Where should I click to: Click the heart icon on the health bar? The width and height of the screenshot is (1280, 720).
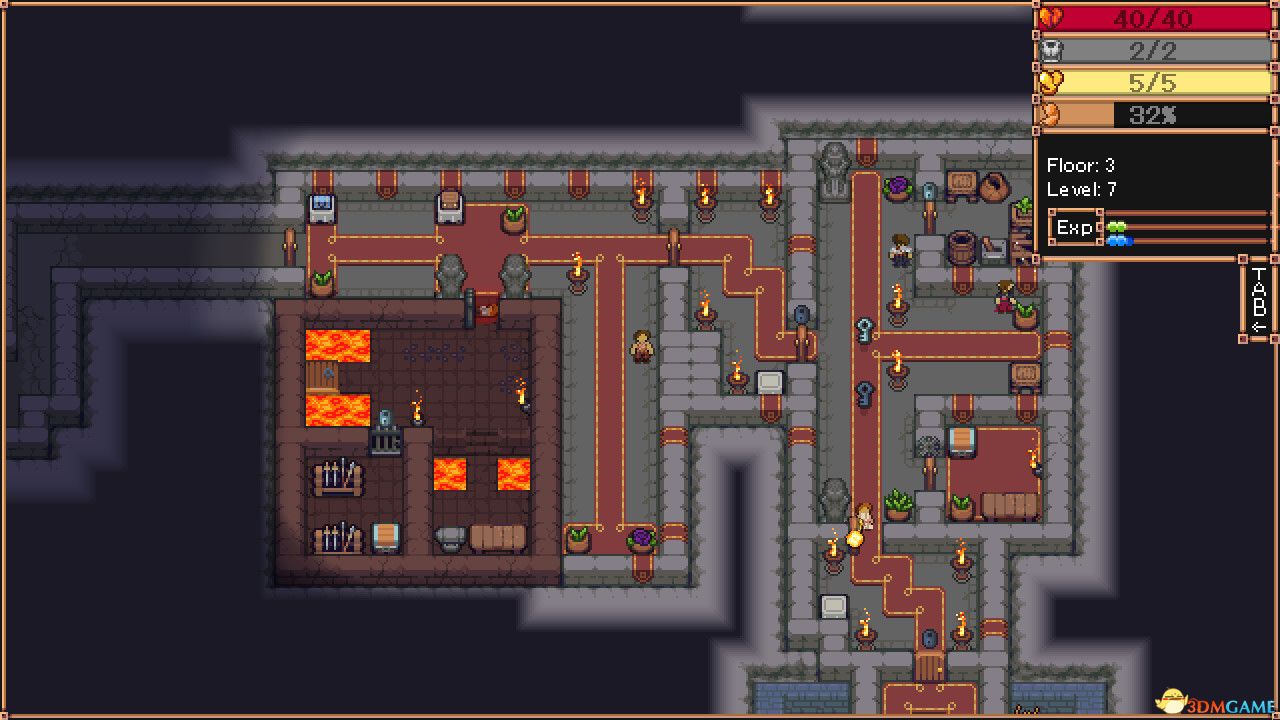(1052, 16)
